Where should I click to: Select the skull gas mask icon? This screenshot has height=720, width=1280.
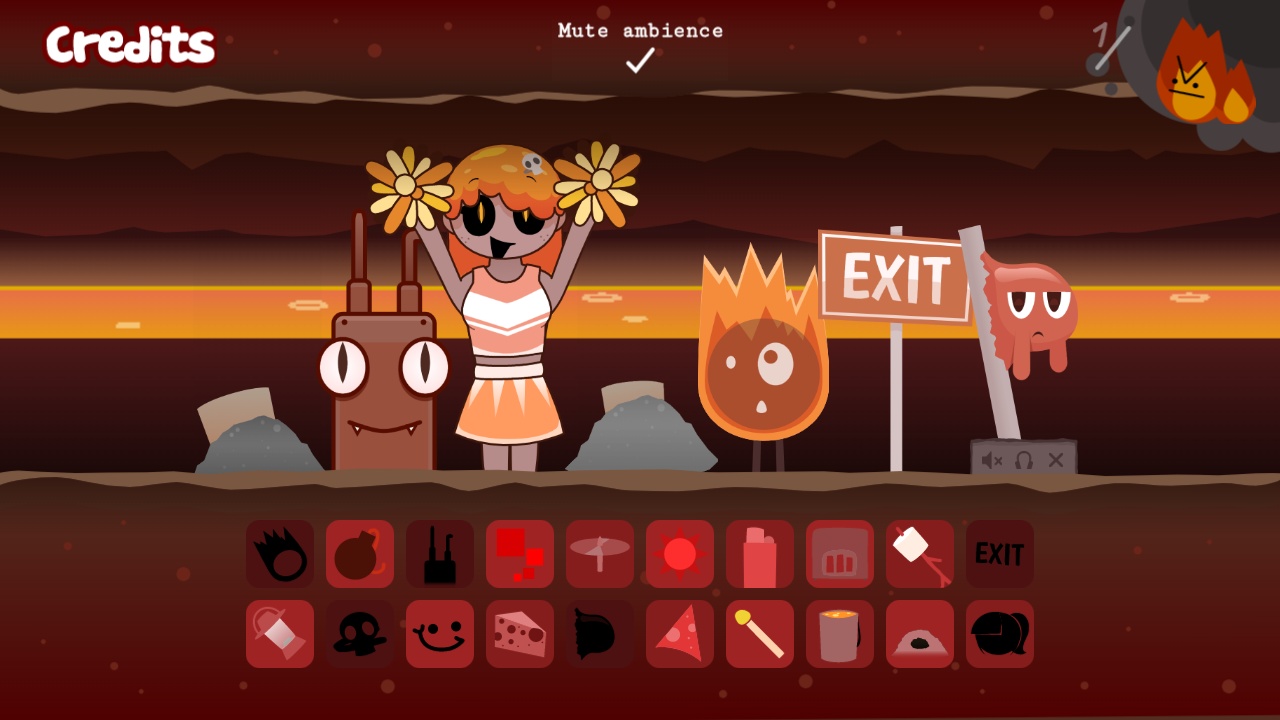click(360, 634)
